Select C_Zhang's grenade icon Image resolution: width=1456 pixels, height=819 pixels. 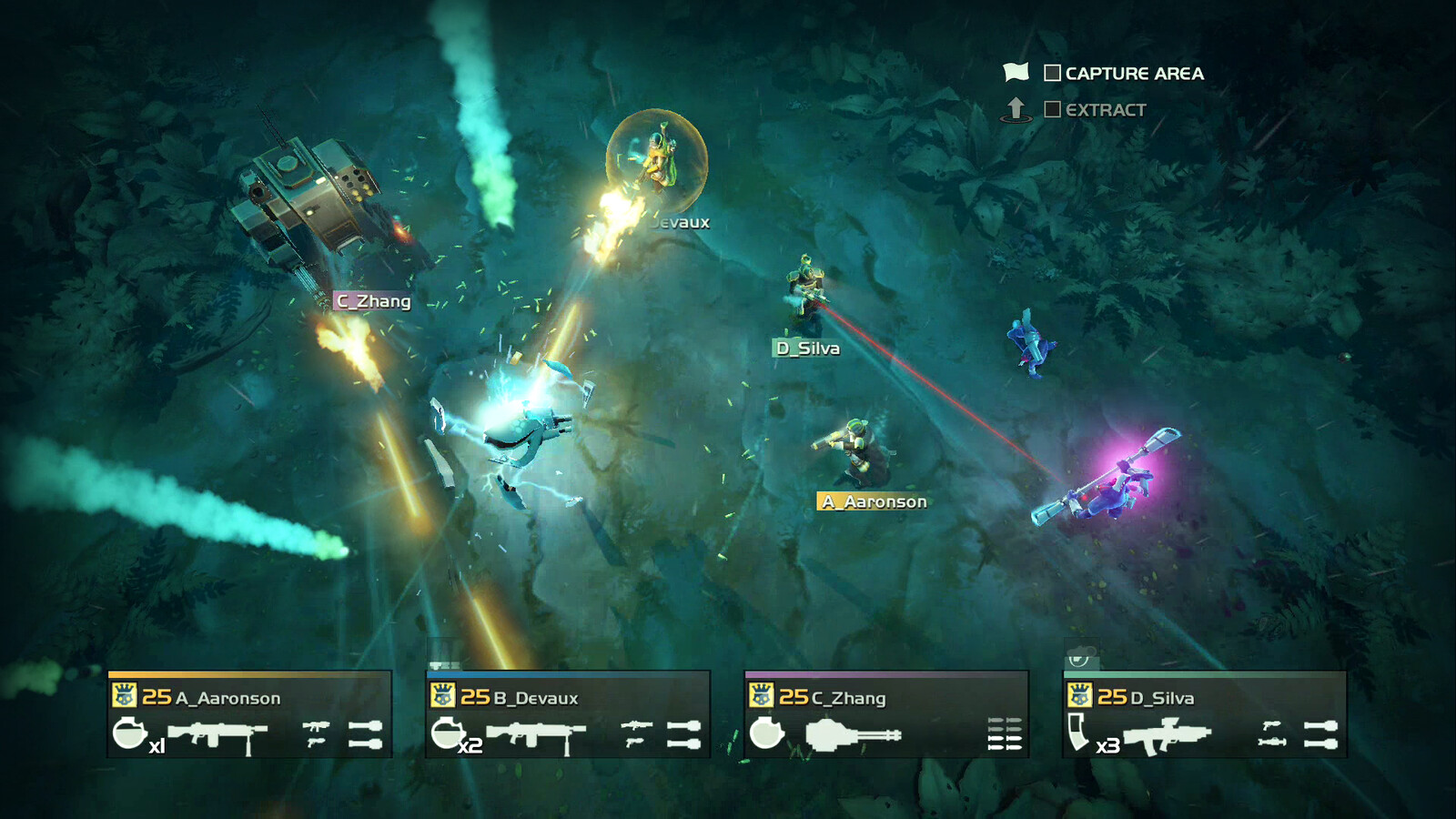(x=766, y=733)
